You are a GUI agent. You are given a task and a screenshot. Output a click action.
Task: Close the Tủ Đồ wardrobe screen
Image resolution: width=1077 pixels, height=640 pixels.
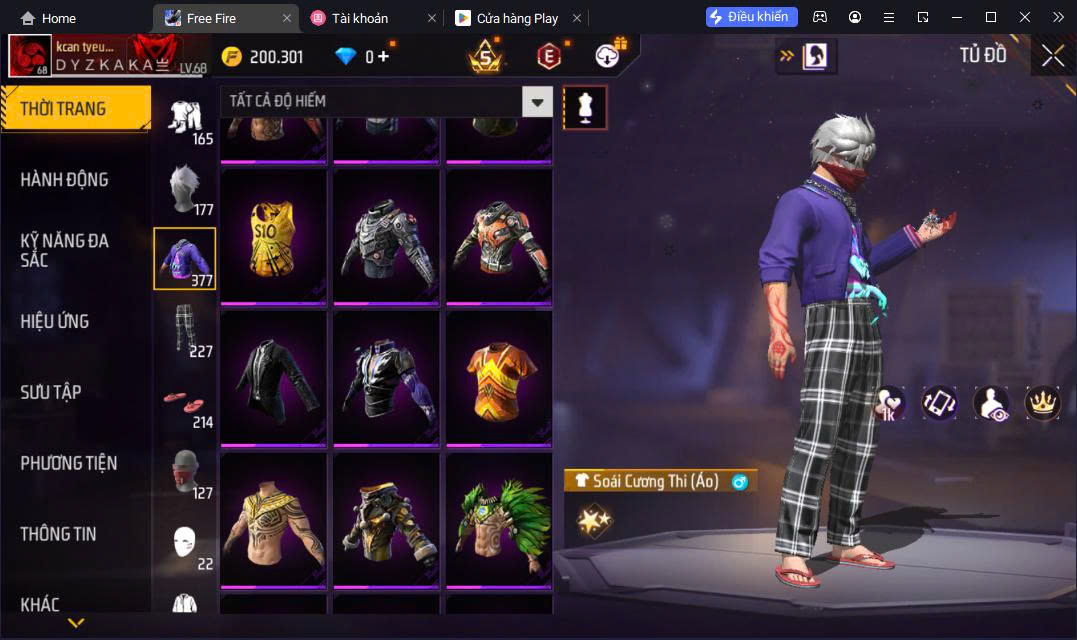1052,56
